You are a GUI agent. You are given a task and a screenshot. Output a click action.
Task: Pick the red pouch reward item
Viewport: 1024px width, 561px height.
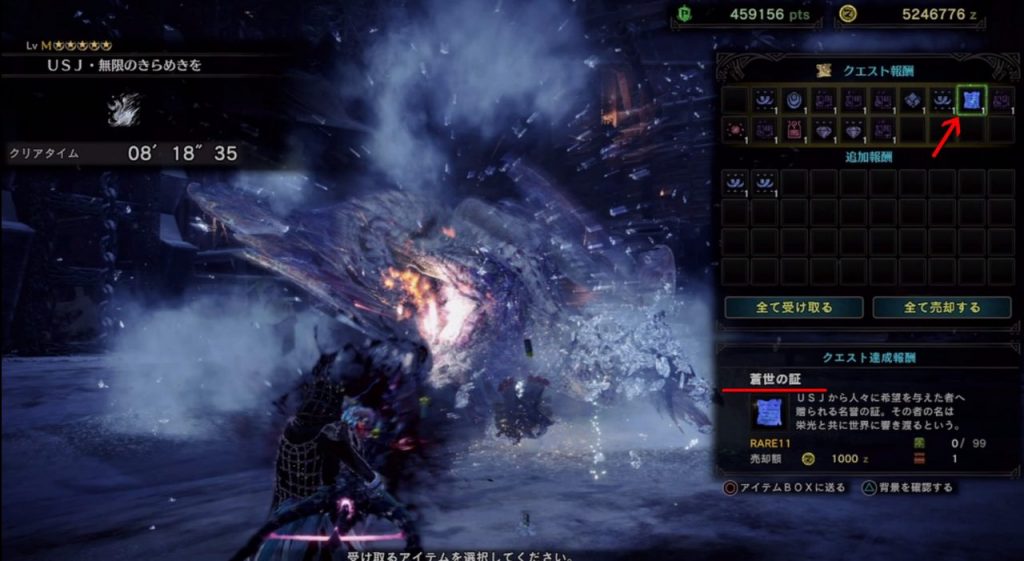(795, 129)
